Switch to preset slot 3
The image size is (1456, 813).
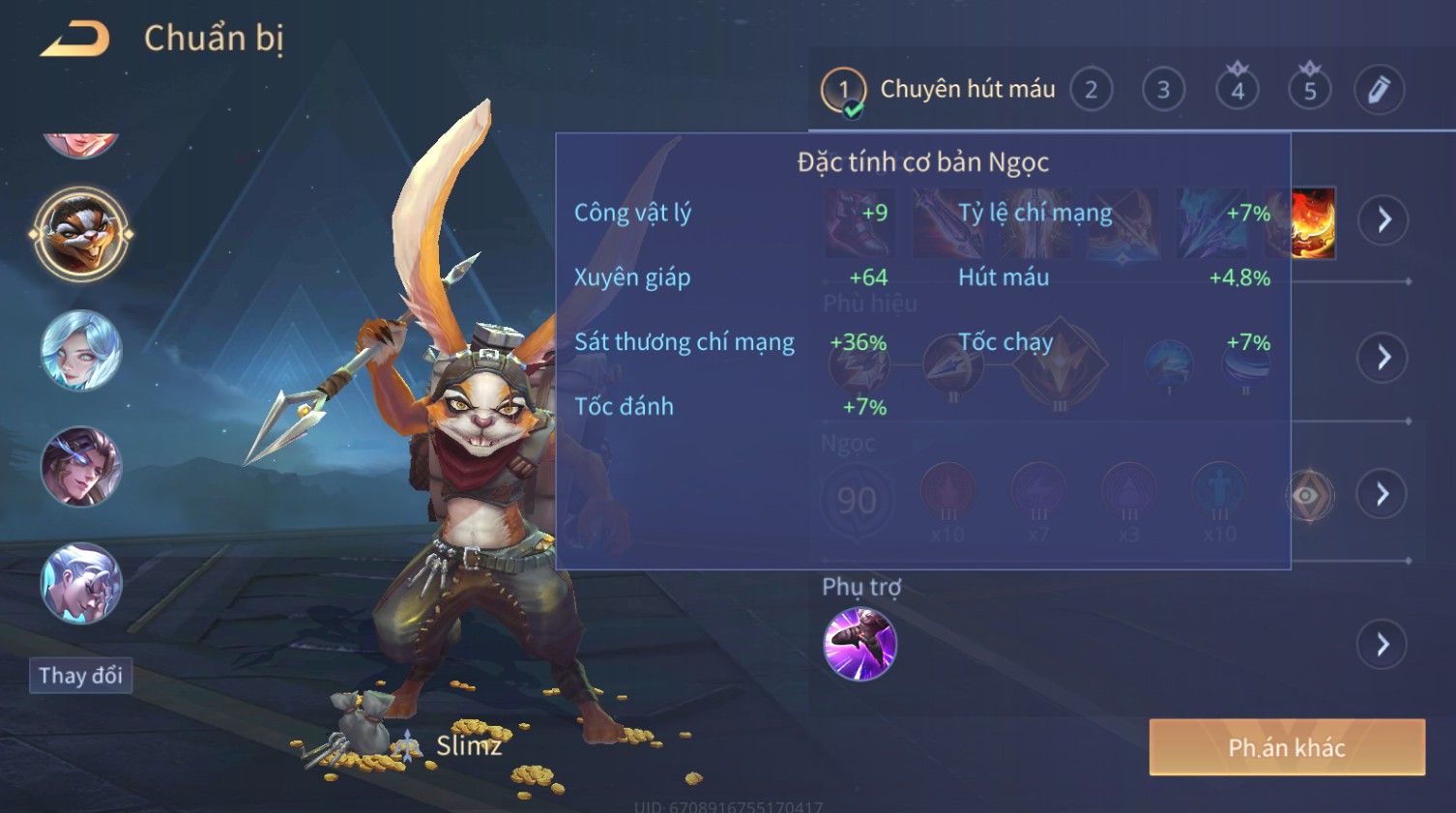point(1163,91)
